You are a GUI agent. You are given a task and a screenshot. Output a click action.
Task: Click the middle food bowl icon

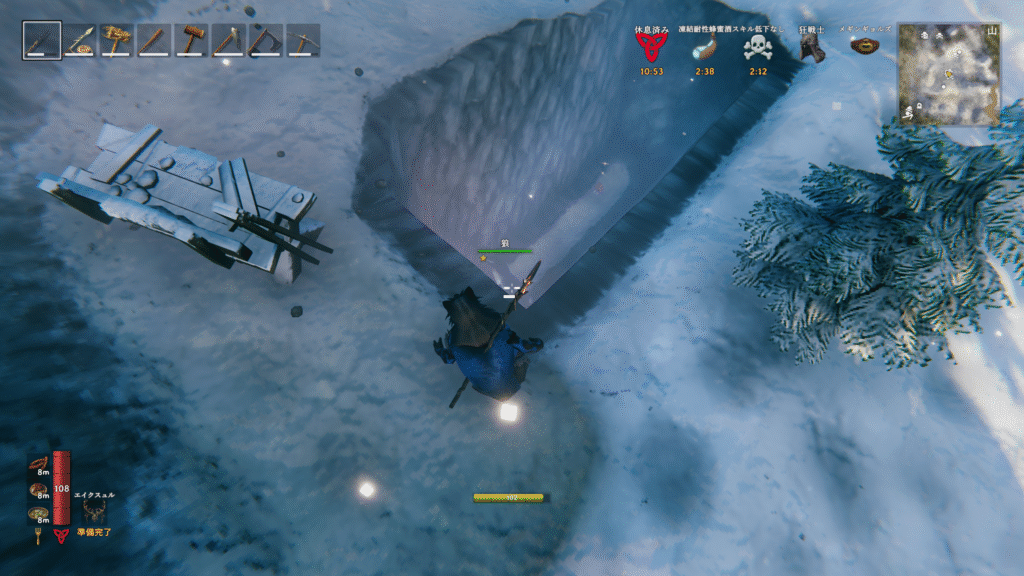(39, 489)
